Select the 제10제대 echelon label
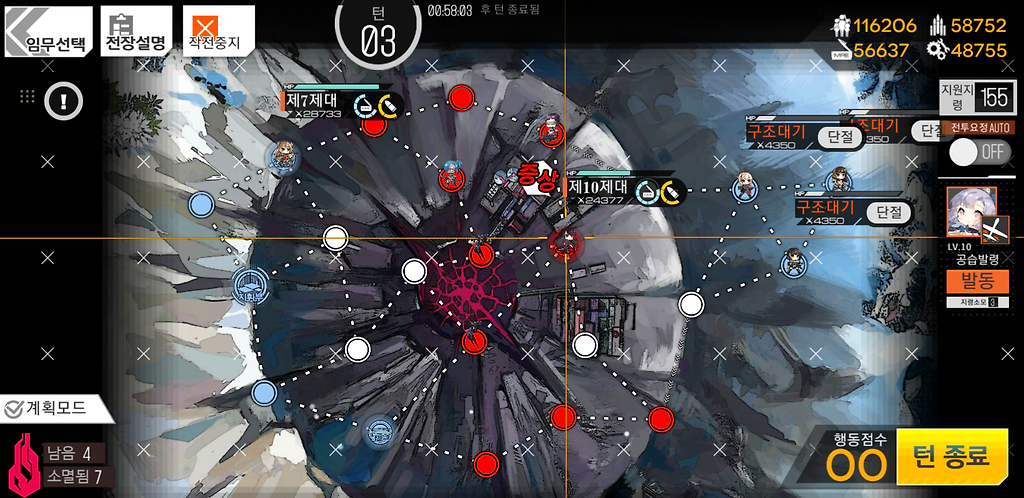The height and width of the screenshot is (498, 1024). click(x=598, y=187)
